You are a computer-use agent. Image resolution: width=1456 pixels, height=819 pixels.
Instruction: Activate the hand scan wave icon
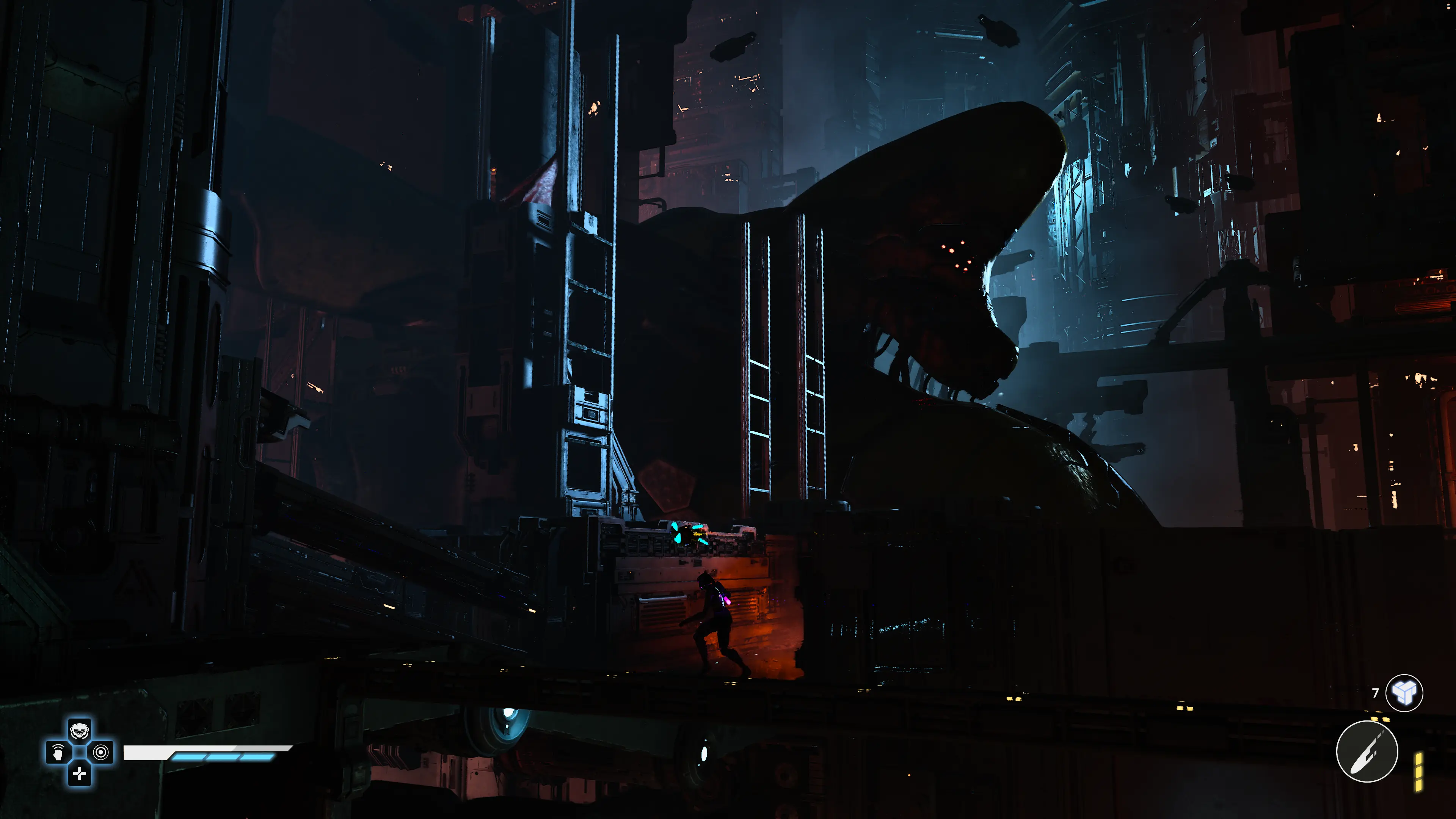coord(58,752)
